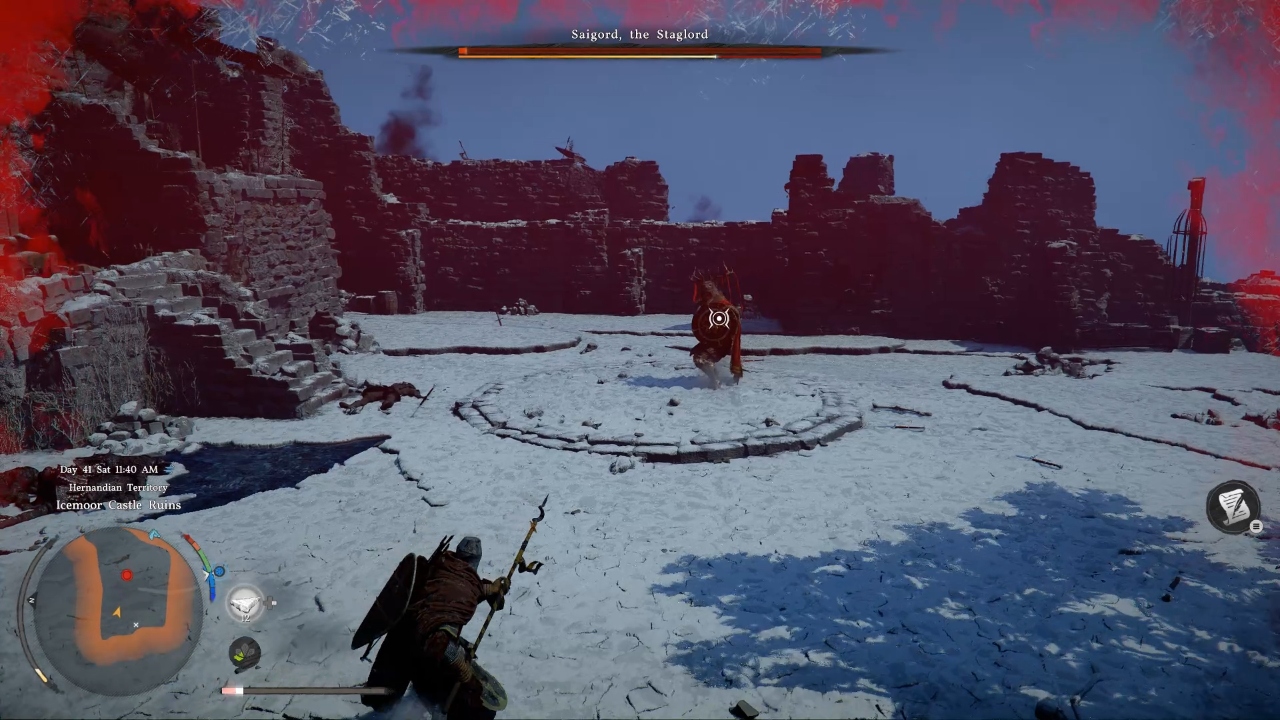This screenshot has height=720, width=1280.
Task: Open the quest scroll icon
Action: (x=1232, y=508)
